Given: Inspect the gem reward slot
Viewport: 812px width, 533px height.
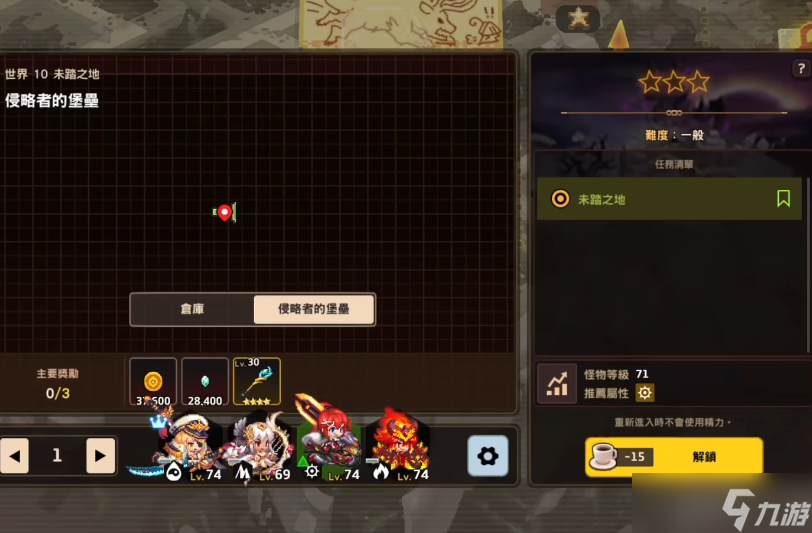Looking at the screenshot, I should 205,382.
